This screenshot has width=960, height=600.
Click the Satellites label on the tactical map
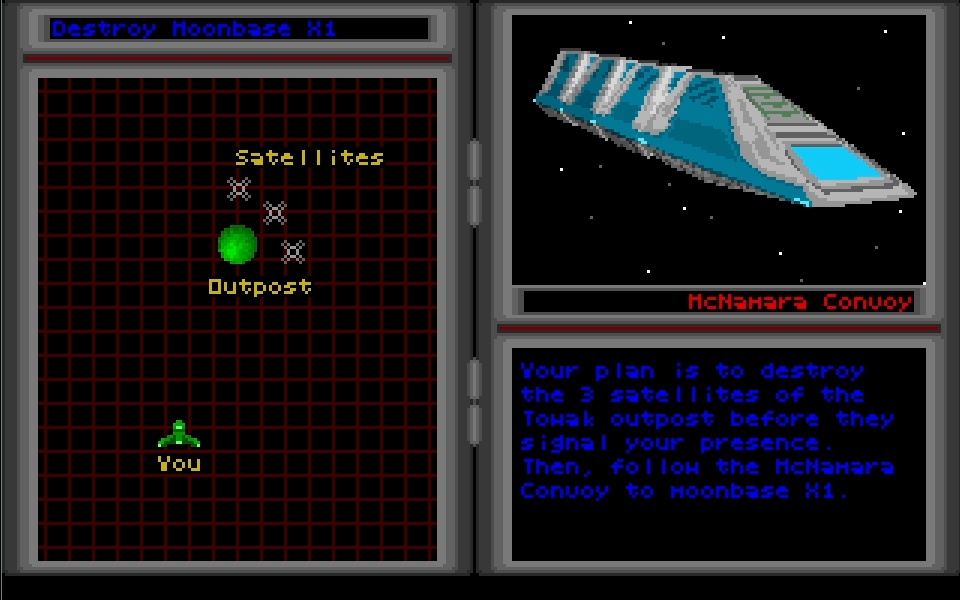point(309,158)
